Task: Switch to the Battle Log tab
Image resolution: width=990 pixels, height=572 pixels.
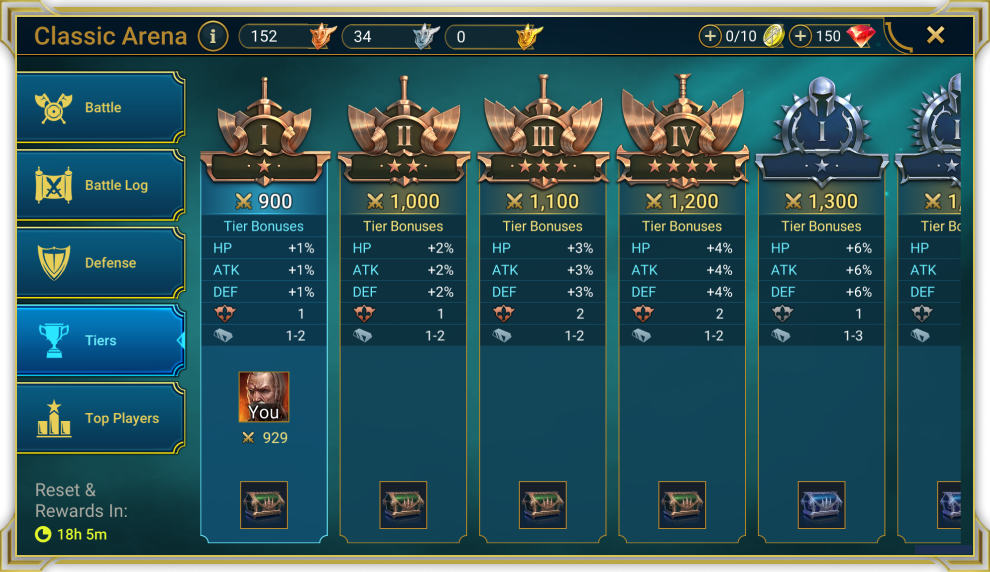Action: 100,185
